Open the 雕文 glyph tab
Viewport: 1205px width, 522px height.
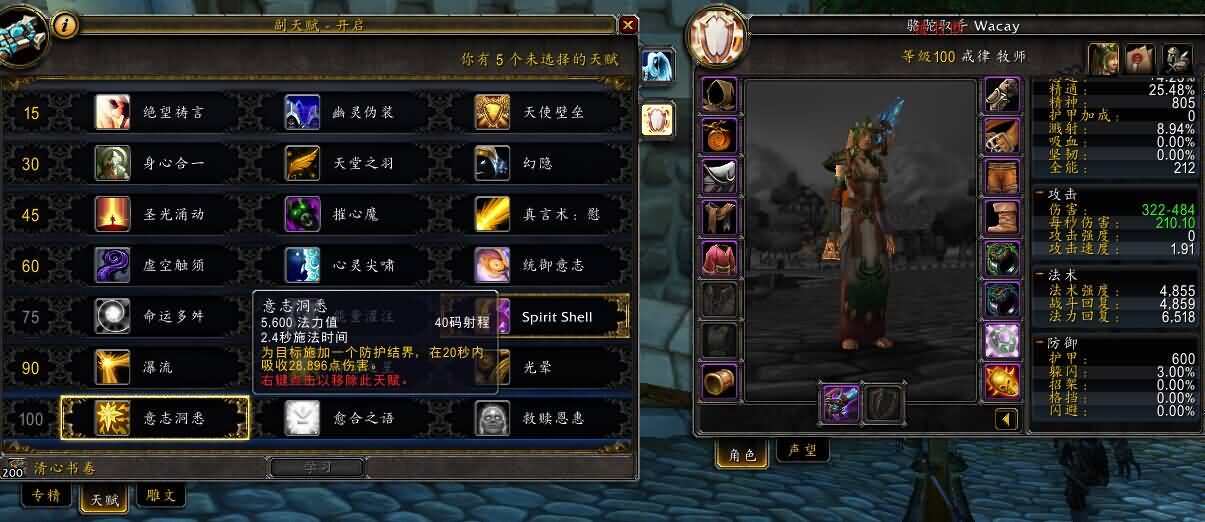[x=160, y=496]
